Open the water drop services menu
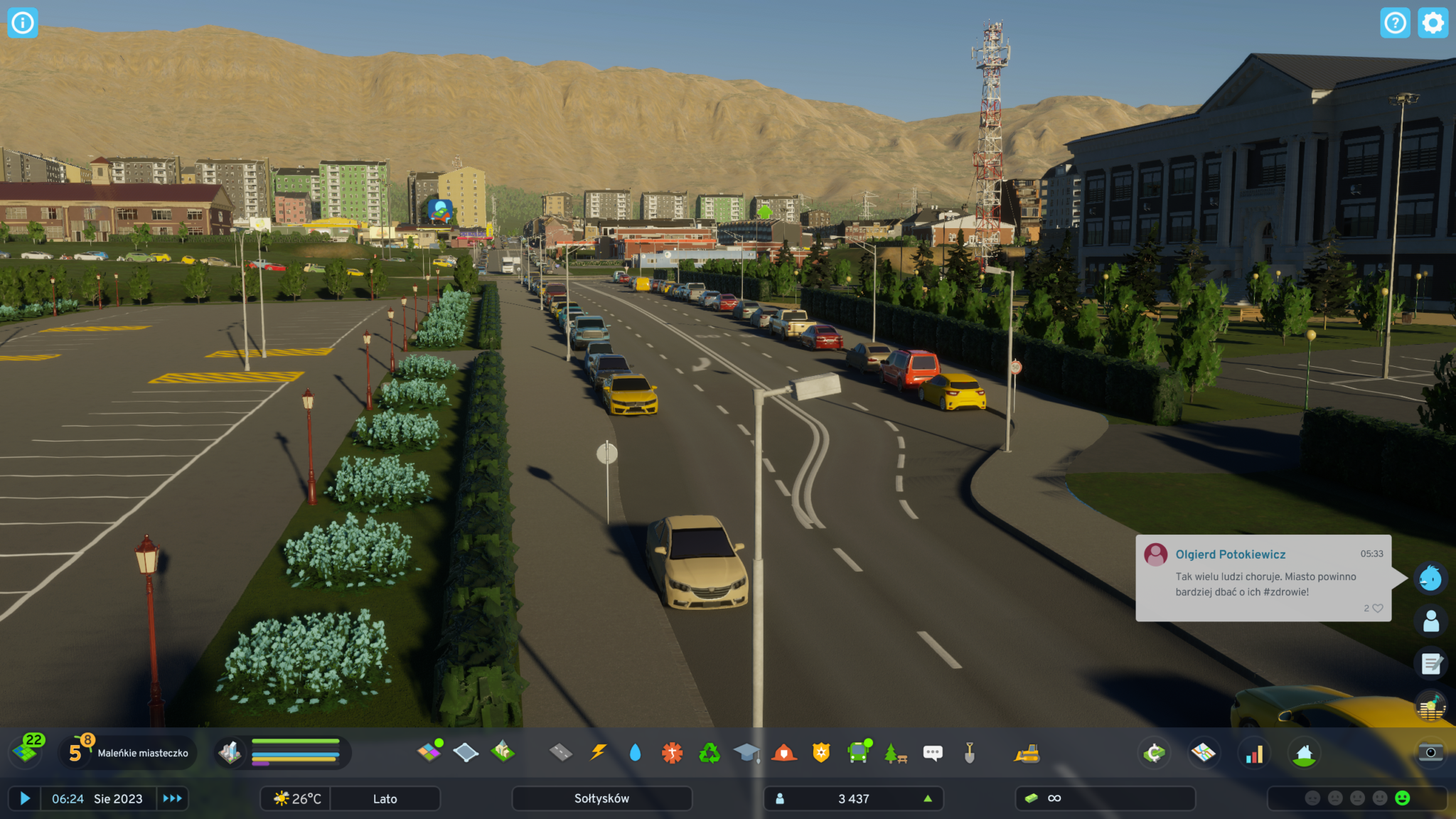The image size is (1456, 819). pyautogui.click(x=635, y=752)
